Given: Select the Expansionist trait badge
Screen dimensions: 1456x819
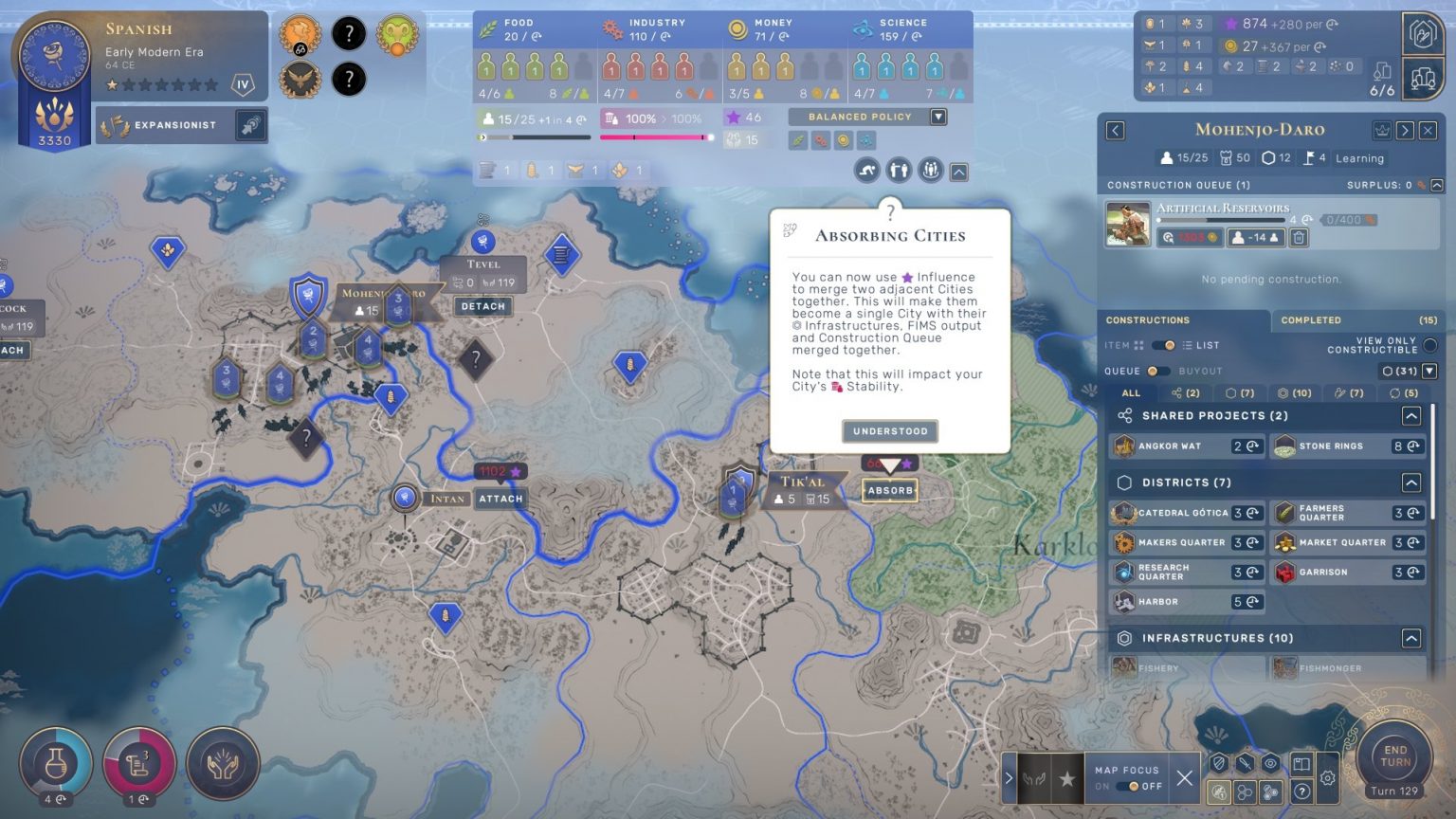Looking at the screenshot, I should pos(182,124).
